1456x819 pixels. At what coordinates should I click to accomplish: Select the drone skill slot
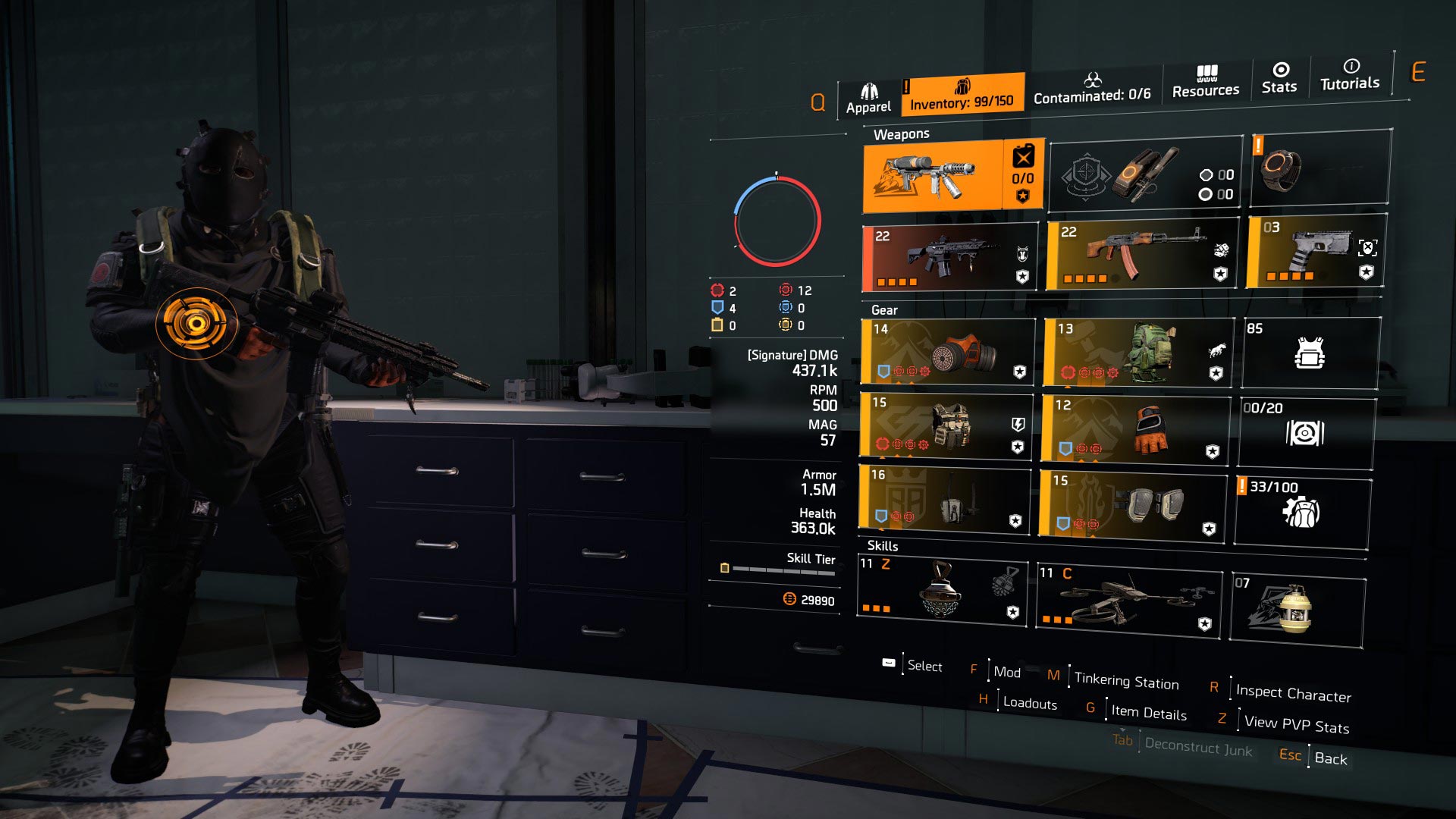pyautogui.click(x=1130, y=599)
